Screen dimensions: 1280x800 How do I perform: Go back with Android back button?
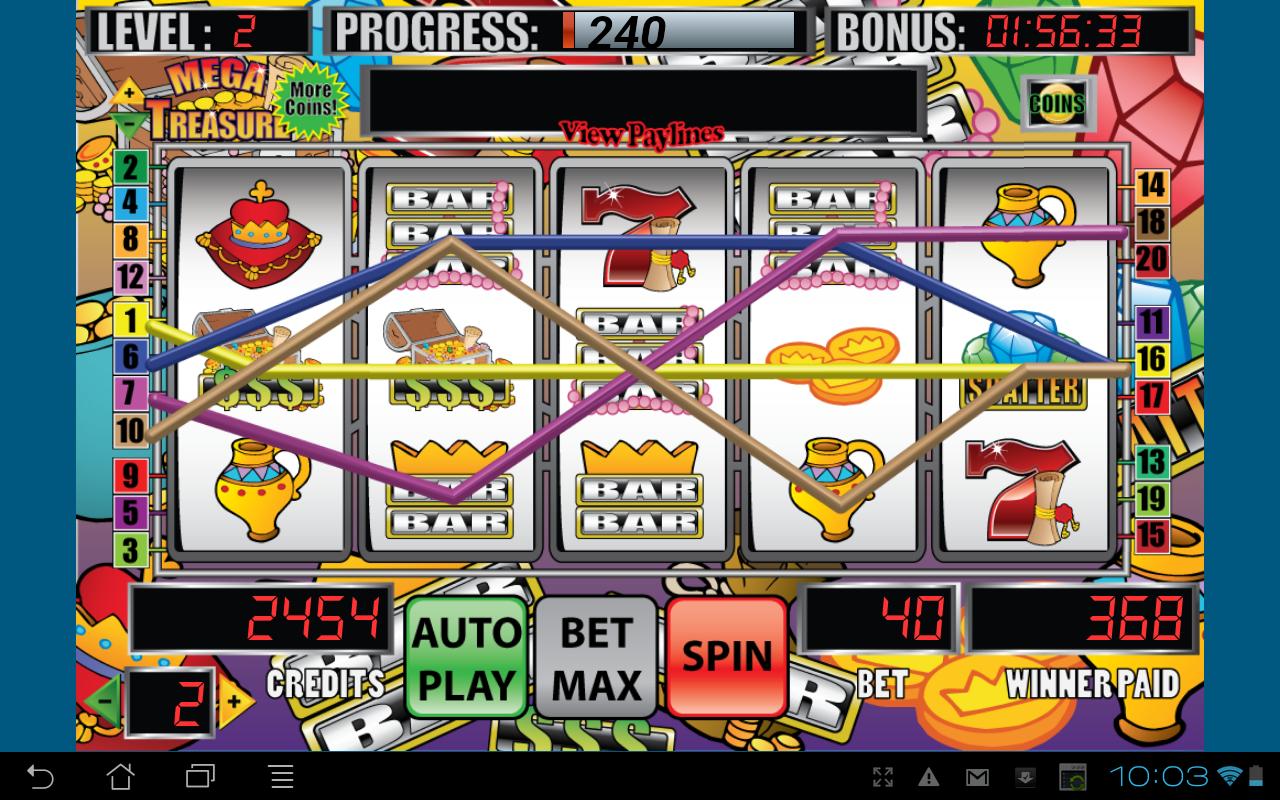pyautogui.click(x=40, y=776)
